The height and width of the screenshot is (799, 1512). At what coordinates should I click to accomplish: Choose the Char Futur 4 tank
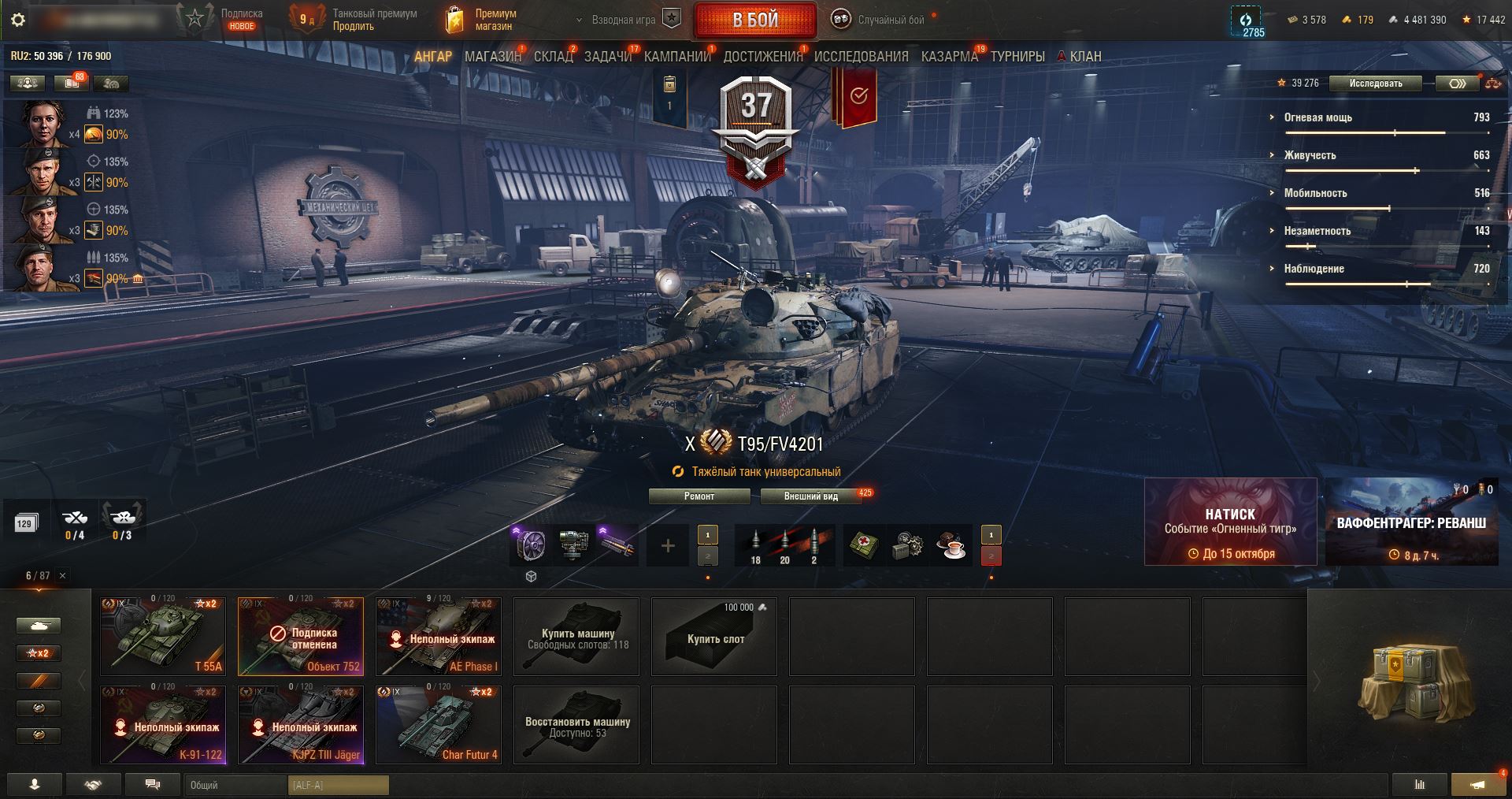coord(439,724)
